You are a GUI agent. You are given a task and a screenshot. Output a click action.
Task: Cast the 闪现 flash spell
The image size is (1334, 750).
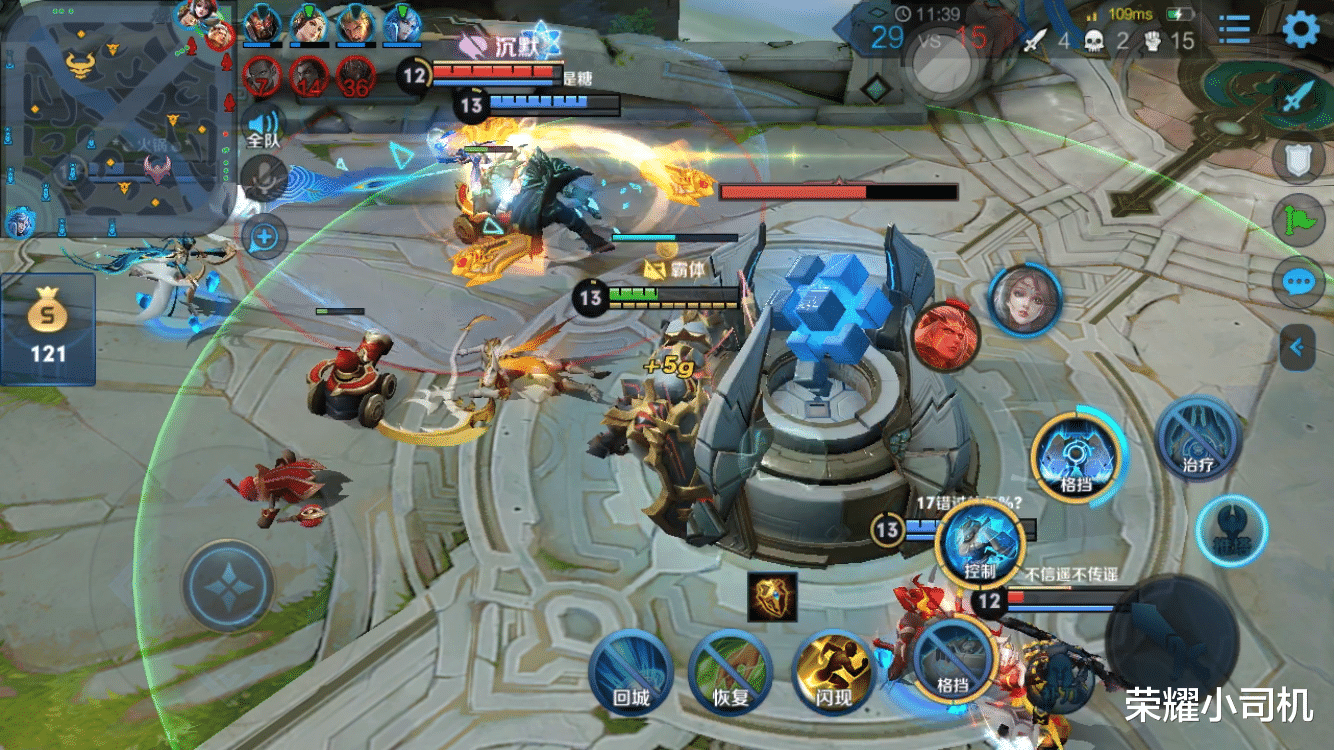click(x=833, y=671)
